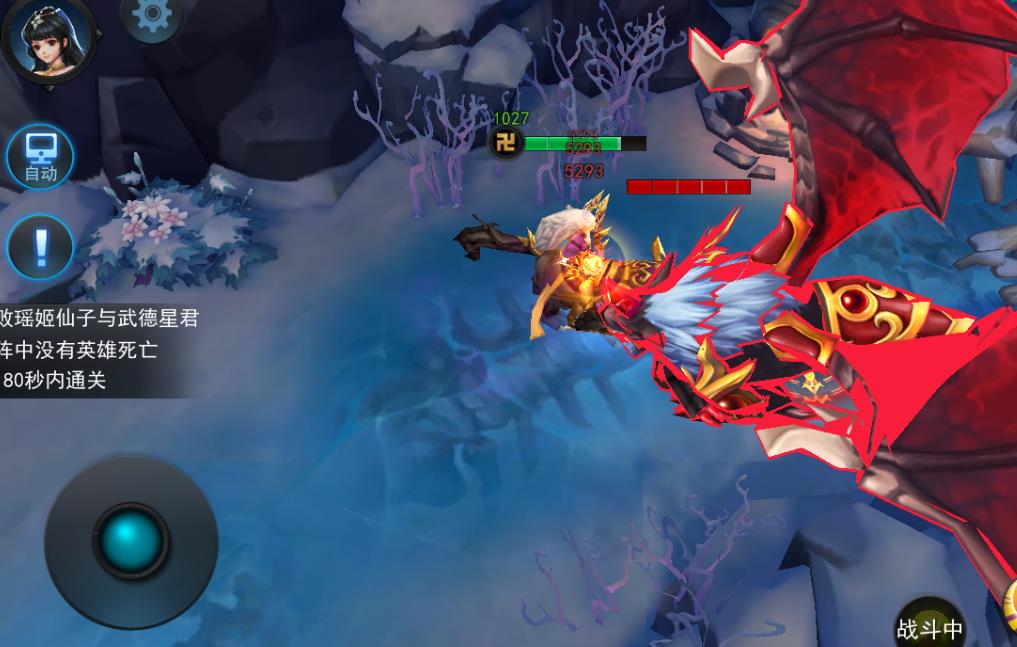Viewport: 1017px width, 647px height.
Task: Tap the exclamation mark objectives button
Action: coord(40,246)
